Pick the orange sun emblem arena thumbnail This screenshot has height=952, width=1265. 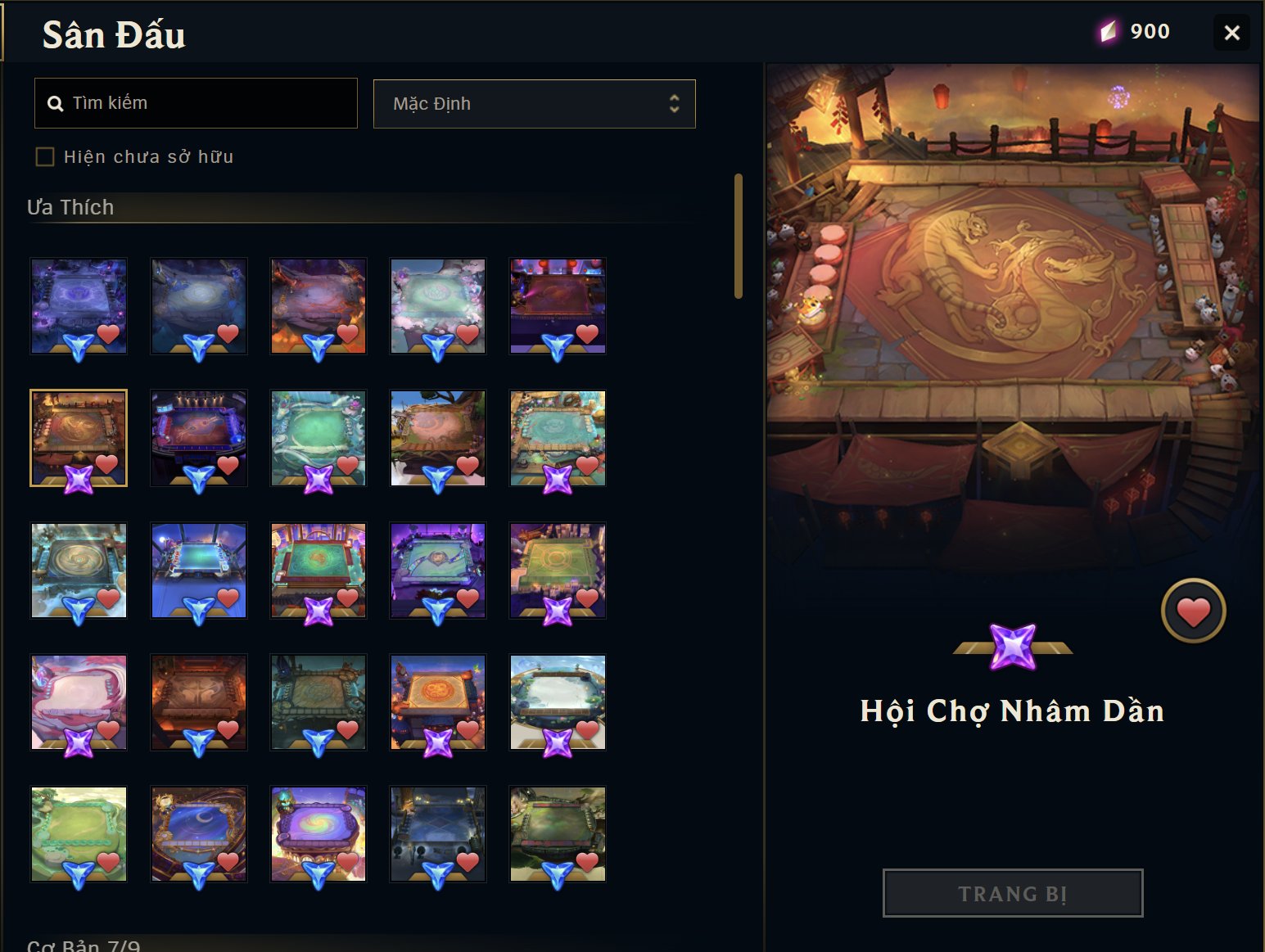[438, 702]
